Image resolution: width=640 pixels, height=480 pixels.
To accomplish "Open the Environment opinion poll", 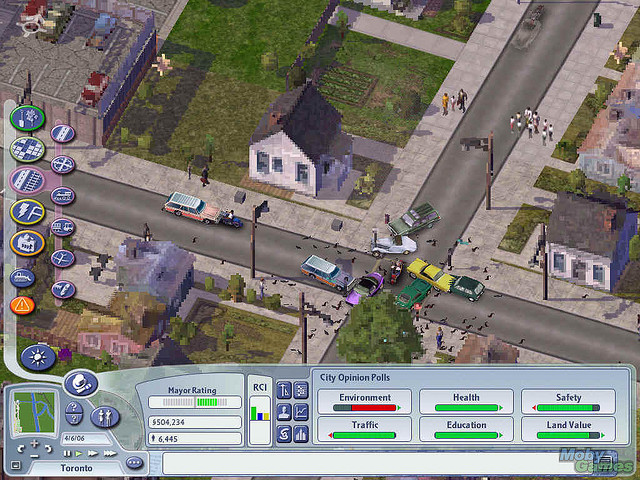I will pyautogui.click(x=365, y=402).
